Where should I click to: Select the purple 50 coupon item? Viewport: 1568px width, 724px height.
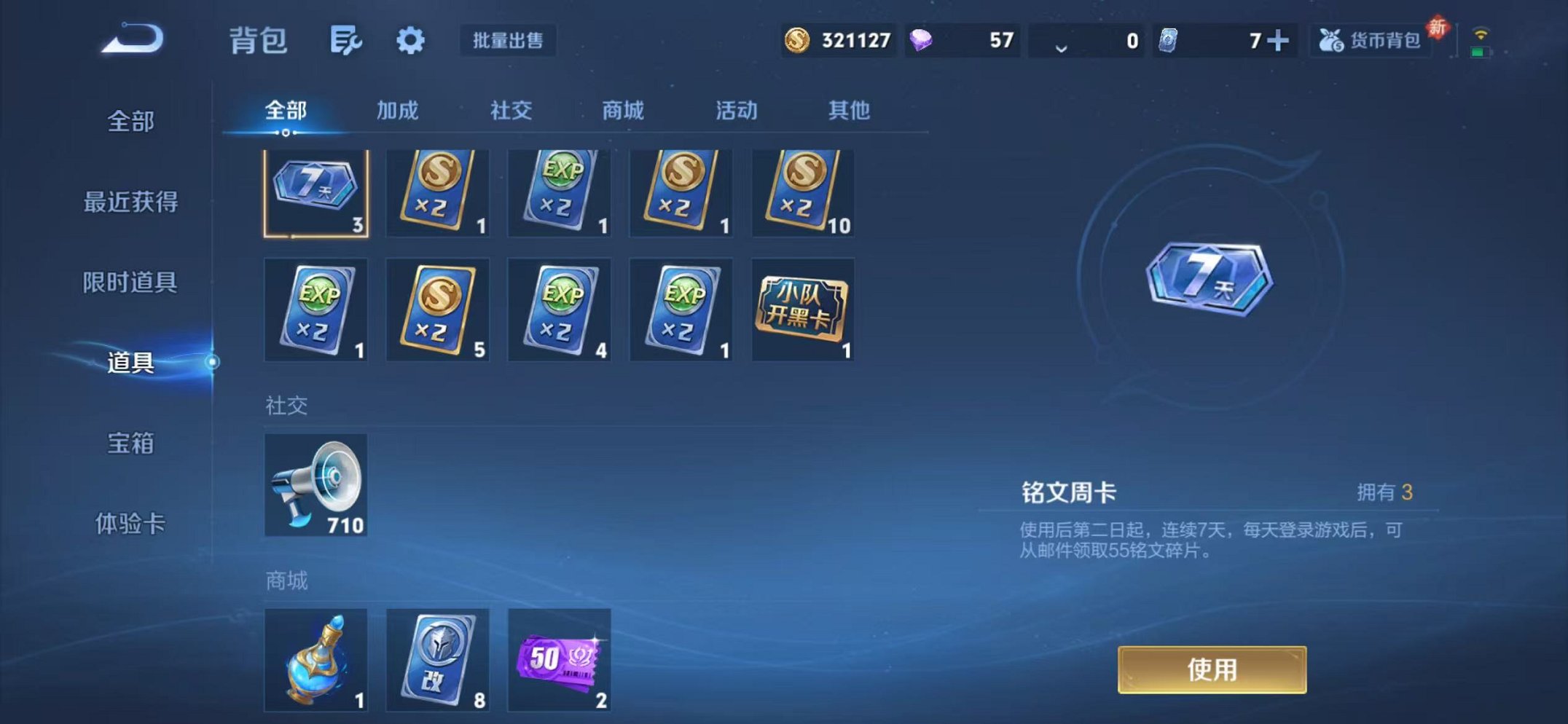(x=560, y=659)
